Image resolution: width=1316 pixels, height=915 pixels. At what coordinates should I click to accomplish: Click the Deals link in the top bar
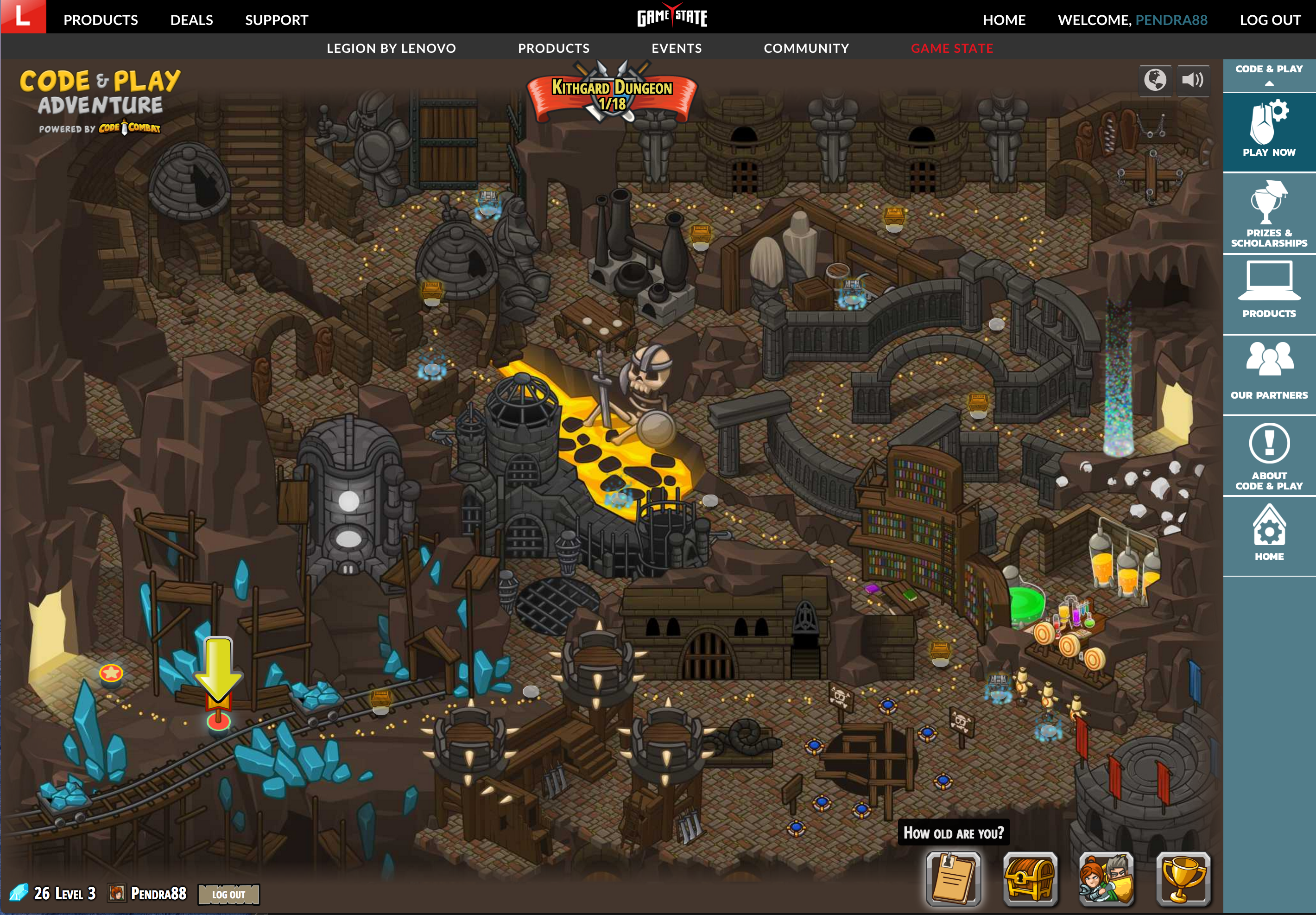[191, 20]
